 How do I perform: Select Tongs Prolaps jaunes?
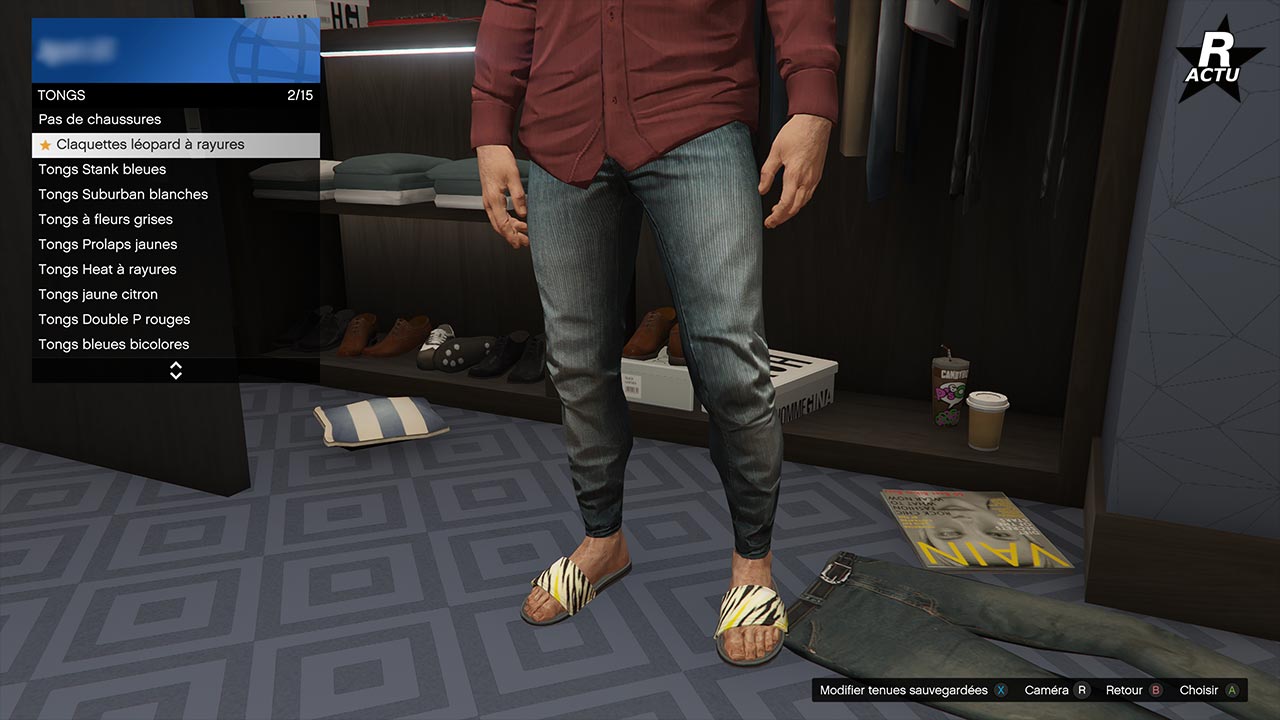click(x=107, y=245)
